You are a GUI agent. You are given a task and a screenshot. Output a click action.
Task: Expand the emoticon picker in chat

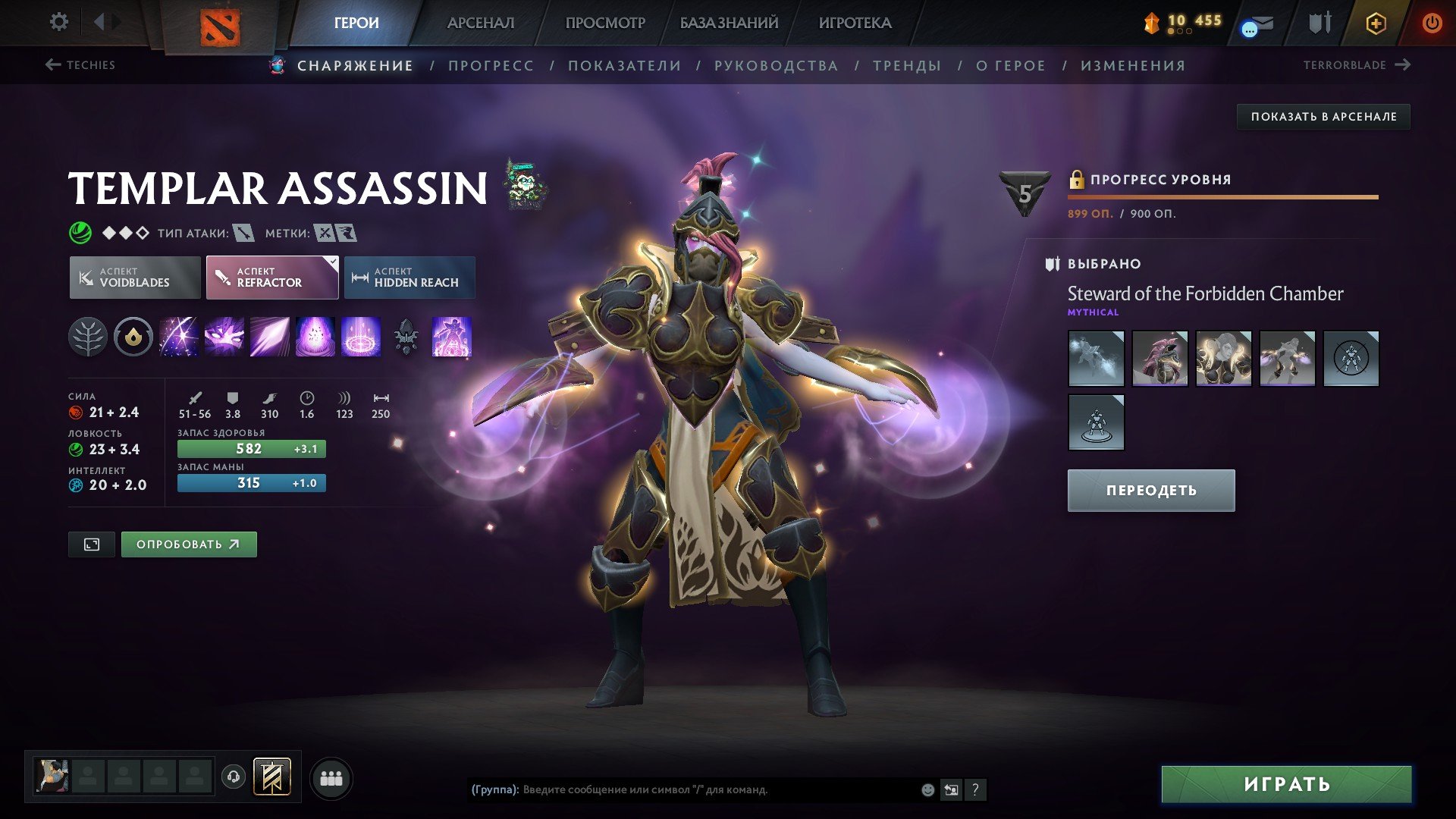[927, 789]
